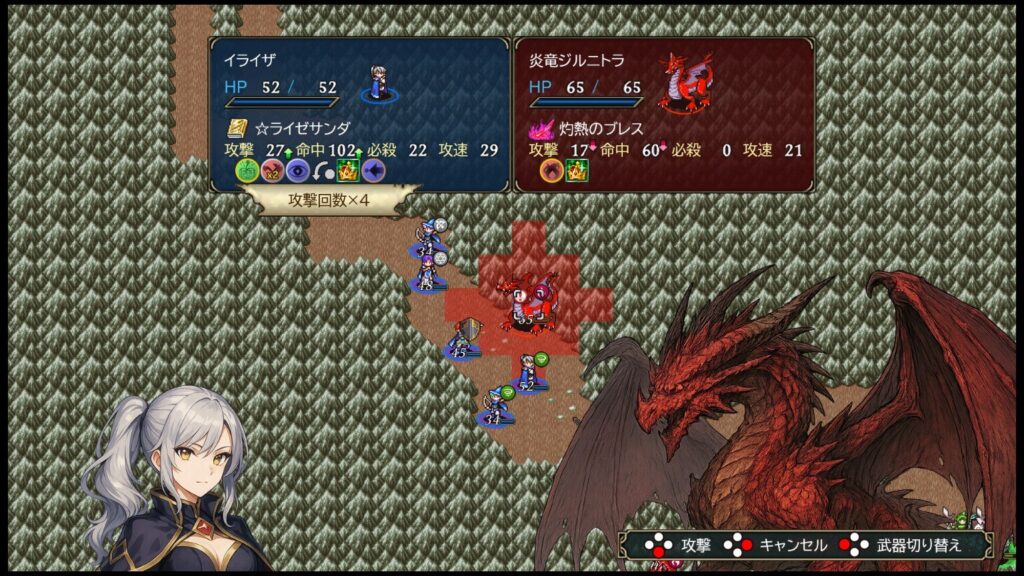
Task: Inspect 炎竜ジルニトラ's gold crown skill icon
Action: 577,170
